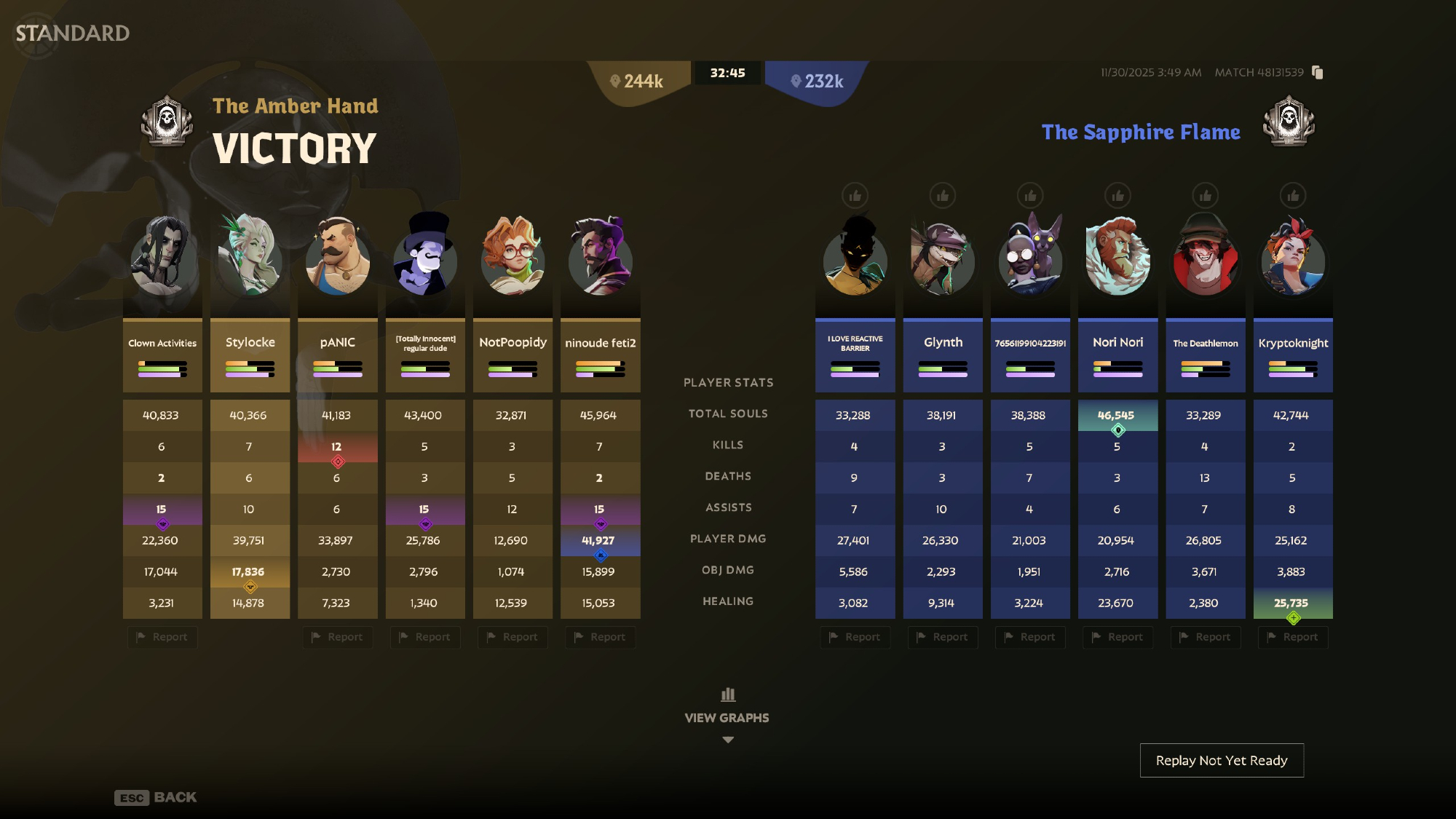Go back with the Back button
1456x819 pixels.
pyautogui.click(x=156, y=797)
